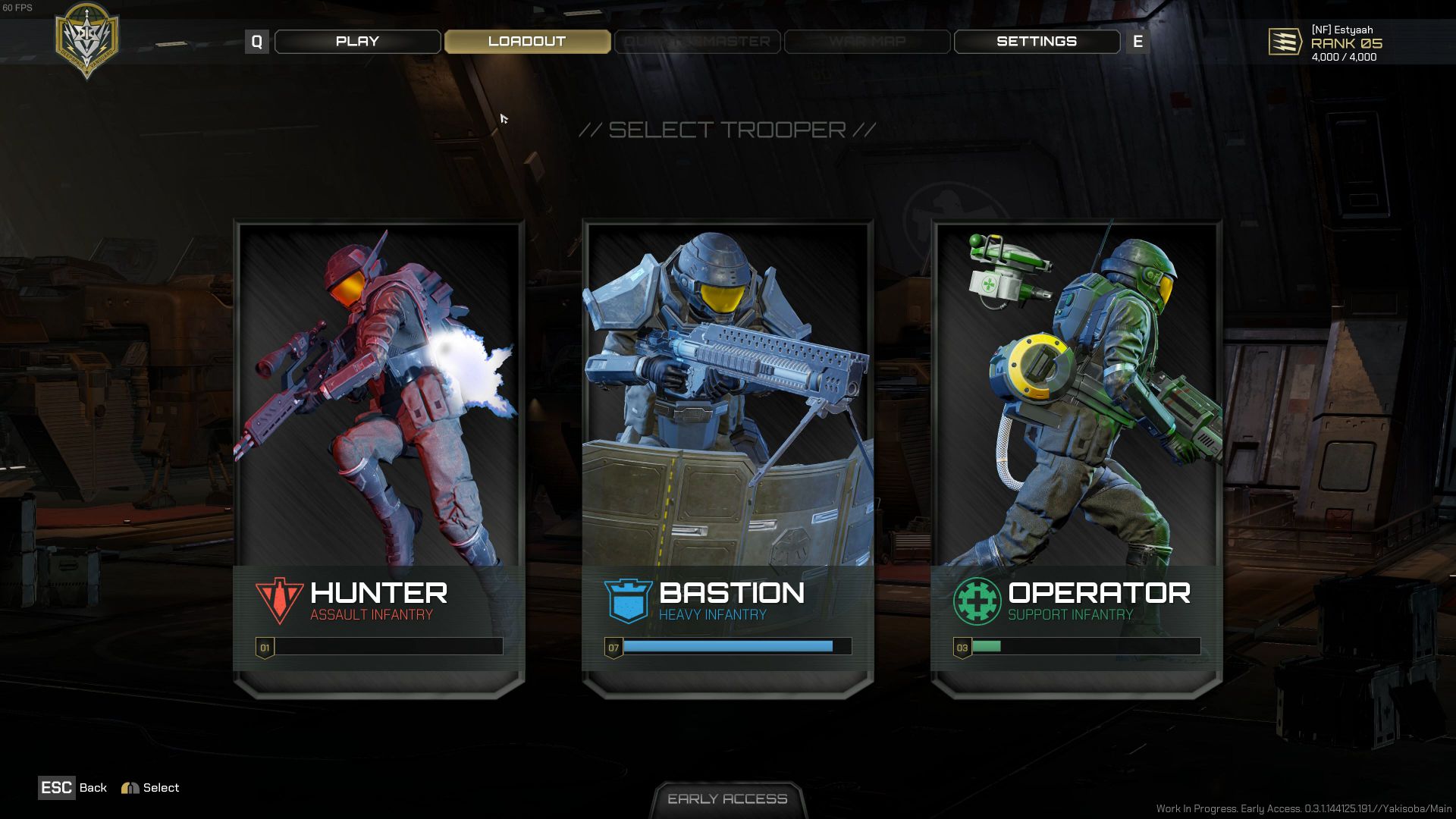Choose the Hunter assault infantry trooper

[x=378, y=455]
